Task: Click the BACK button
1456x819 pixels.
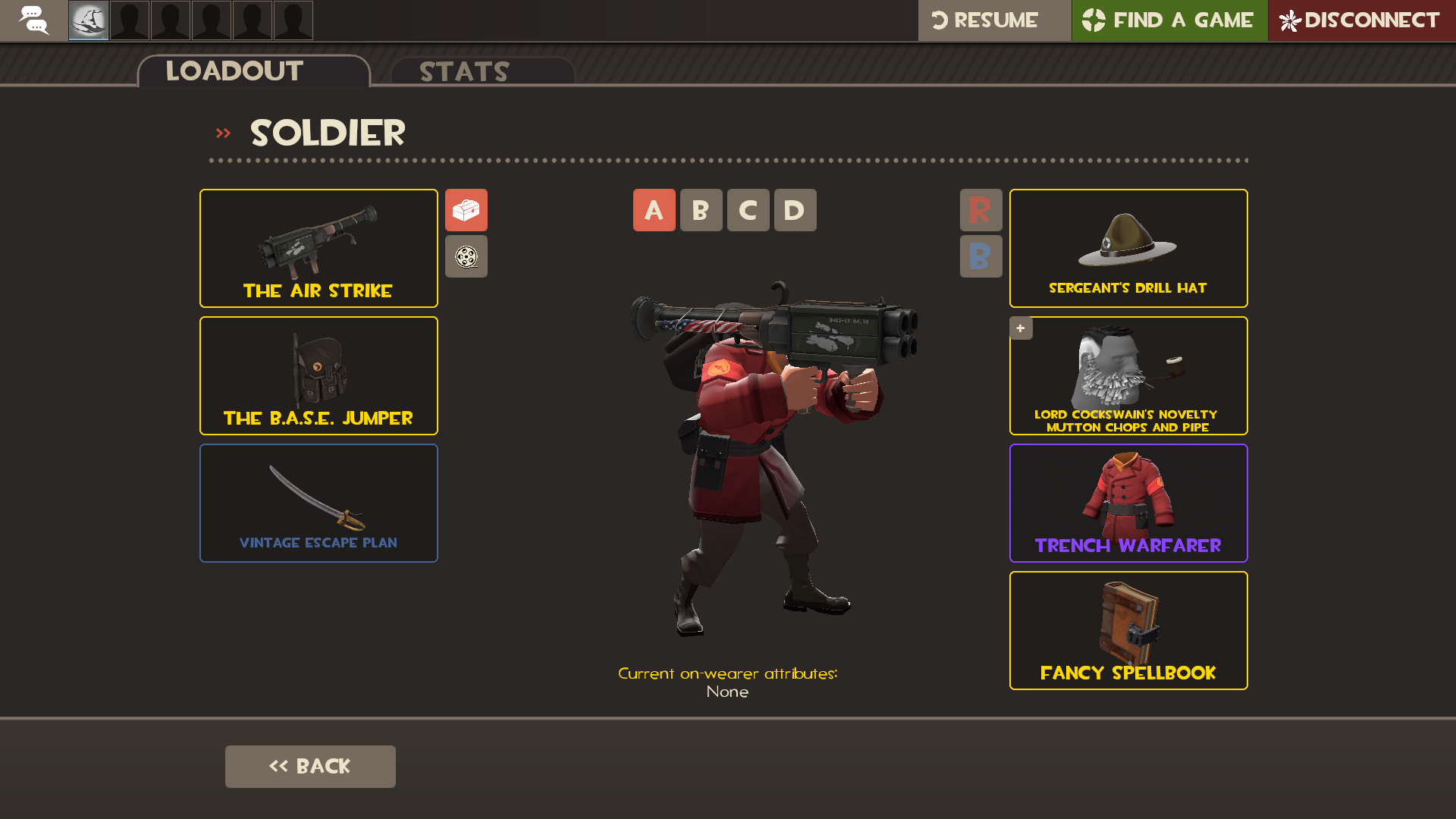Action: coord(310,766)
